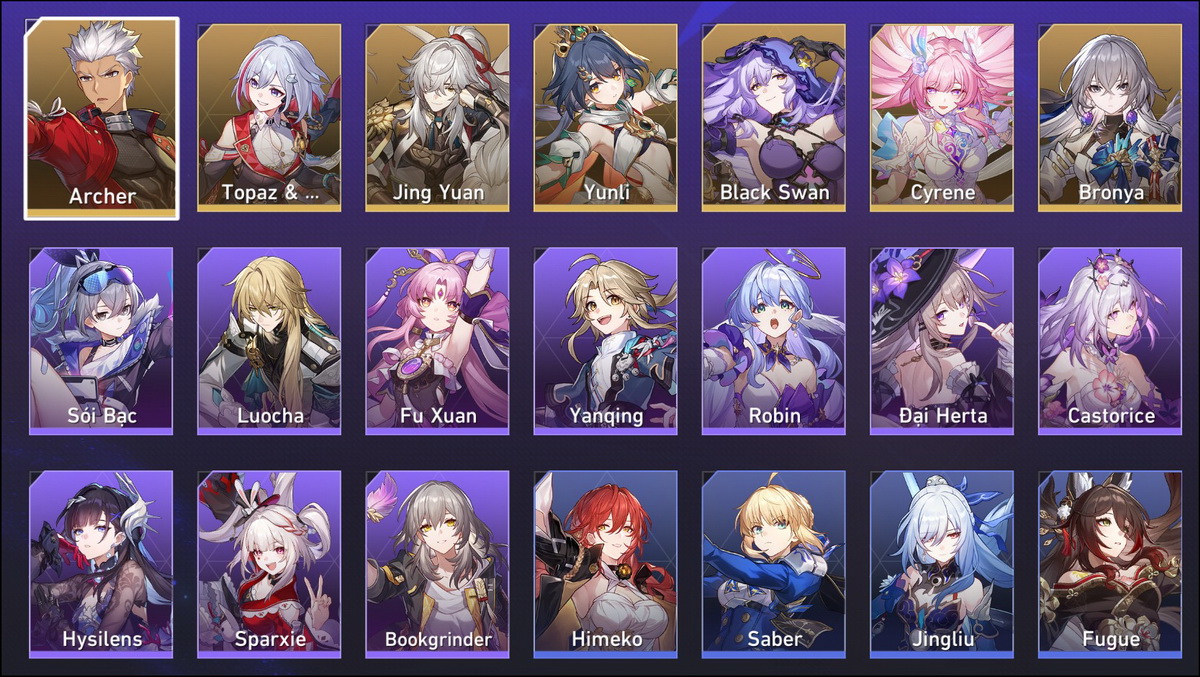
Task: Select the Sói Bạc character card
Action: pos(101,341)
